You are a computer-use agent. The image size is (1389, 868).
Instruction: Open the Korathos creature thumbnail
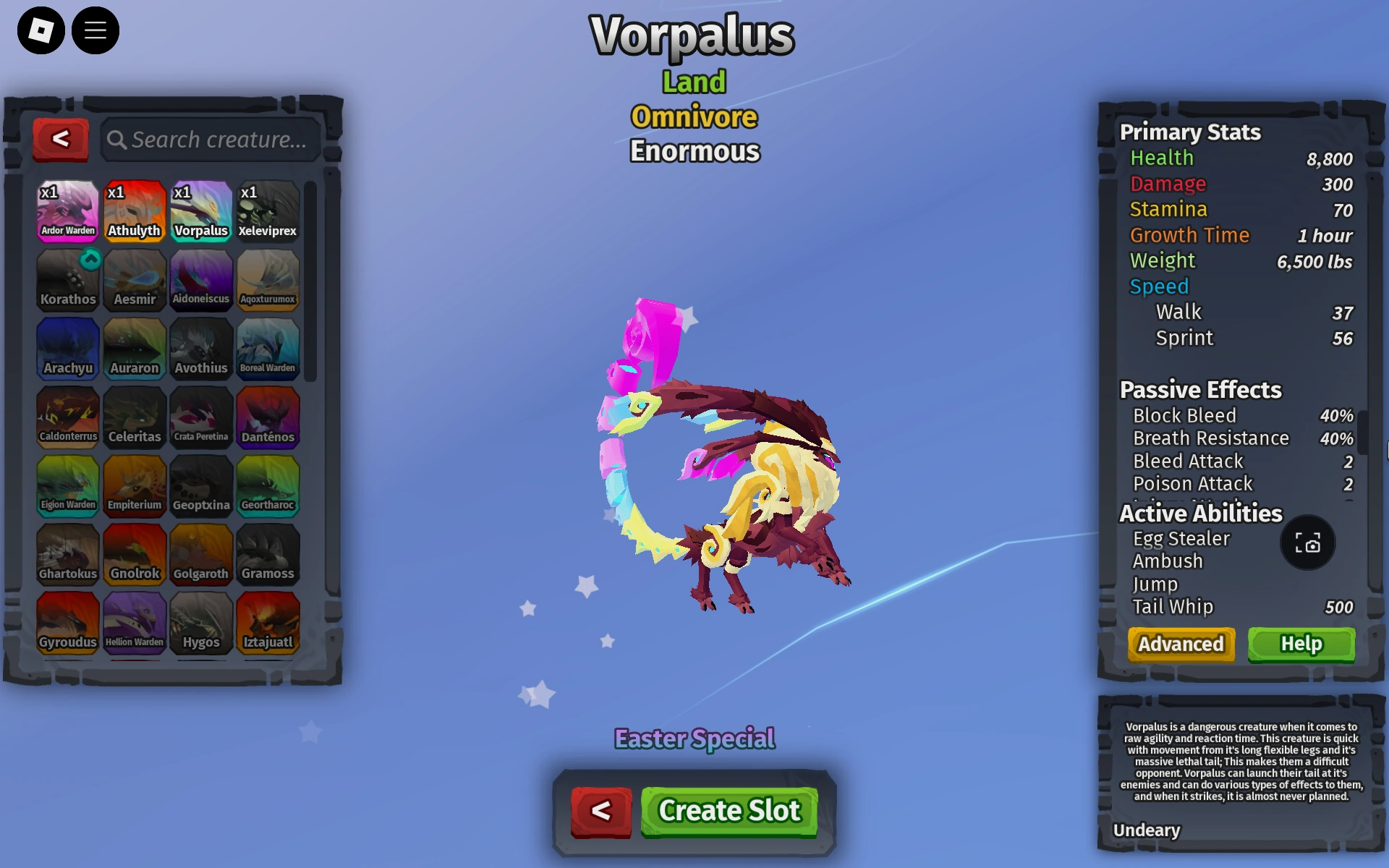[67, 281]
